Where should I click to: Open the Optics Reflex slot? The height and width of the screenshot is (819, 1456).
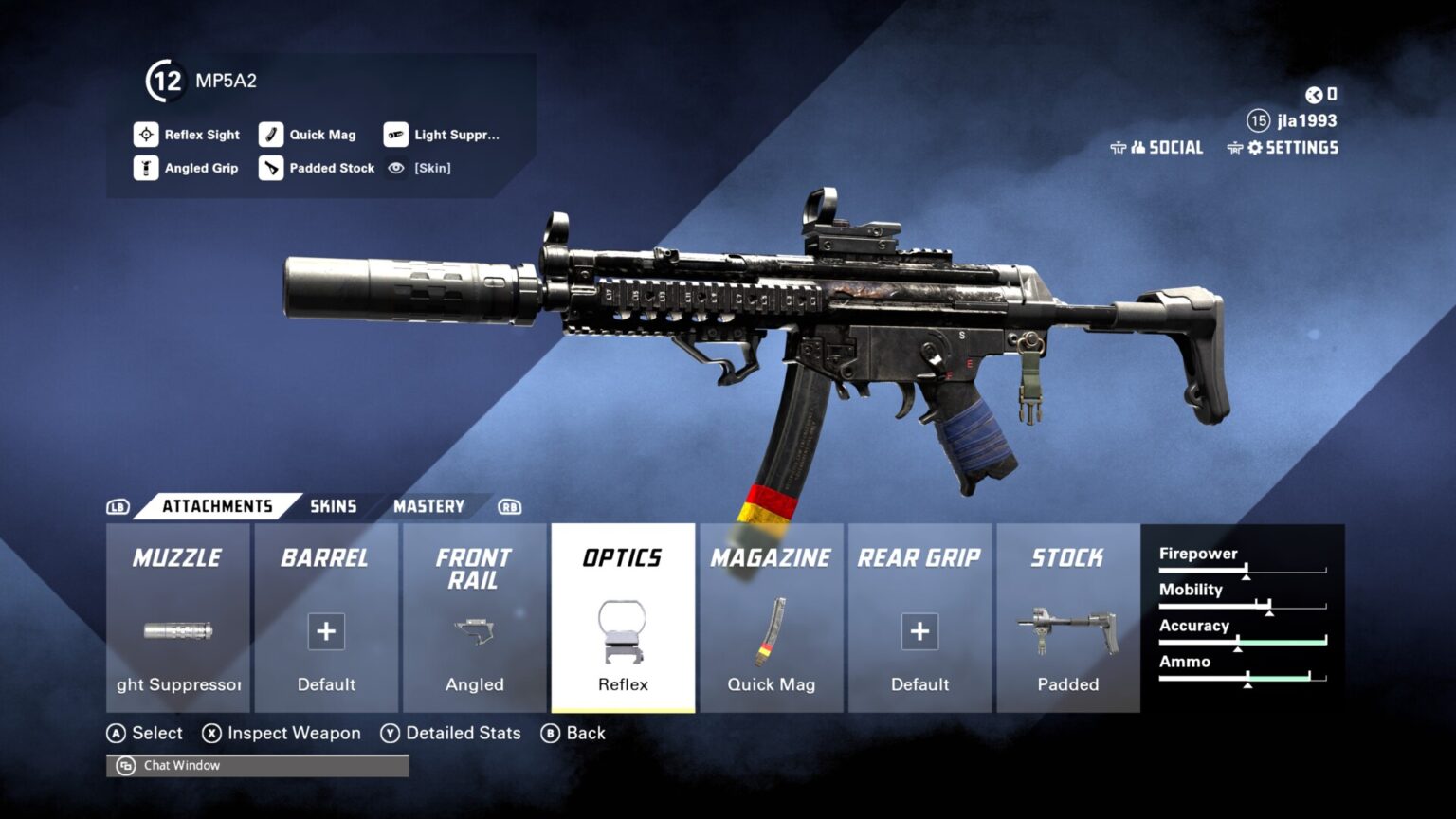tap(623, 618)
